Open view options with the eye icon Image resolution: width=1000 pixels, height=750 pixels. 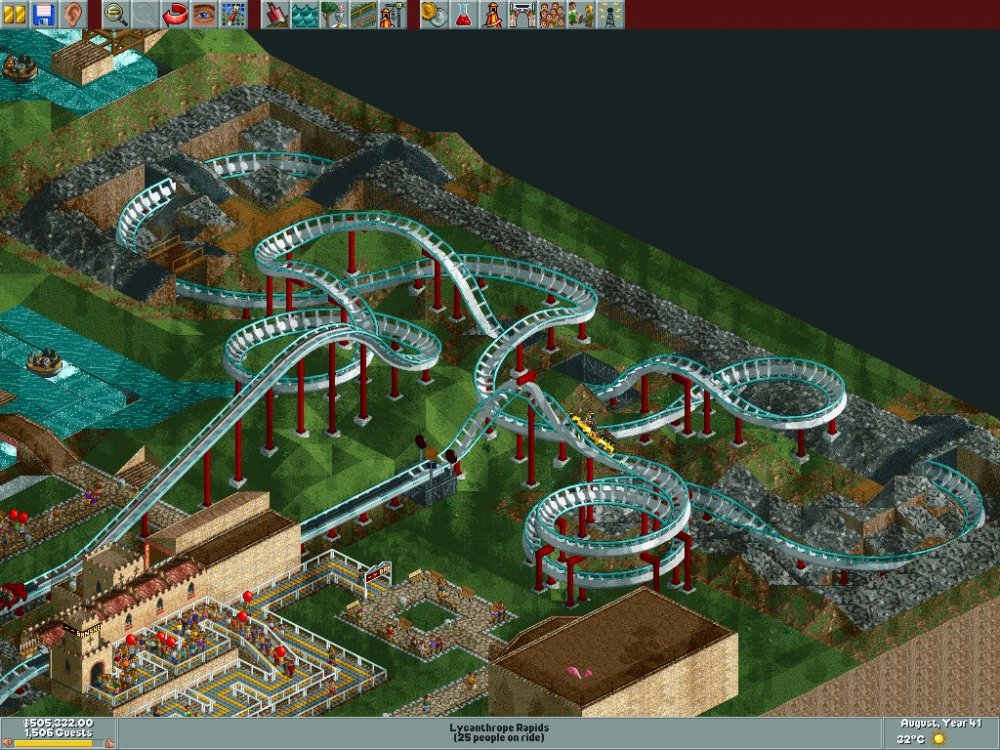pyautogui.click(x=204, y=14)
